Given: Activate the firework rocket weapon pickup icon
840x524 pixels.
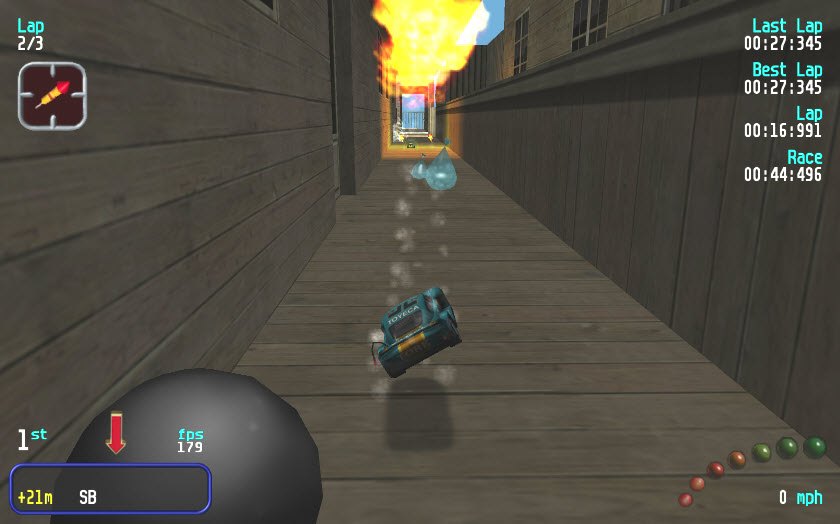Looking at the screenshot, I should (x=52, y=95).
